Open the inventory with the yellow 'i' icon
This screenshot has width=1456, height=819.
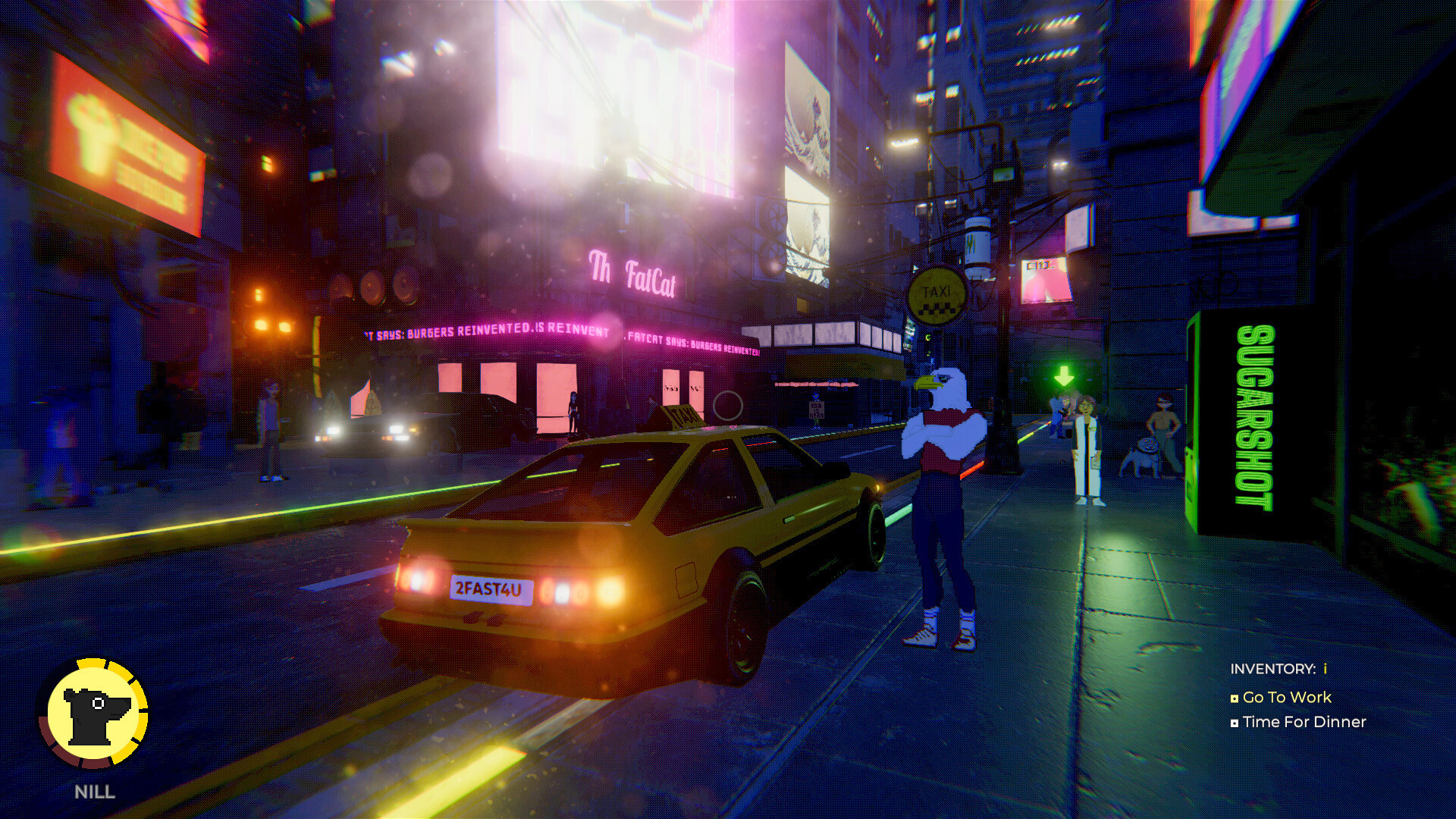1325,670
